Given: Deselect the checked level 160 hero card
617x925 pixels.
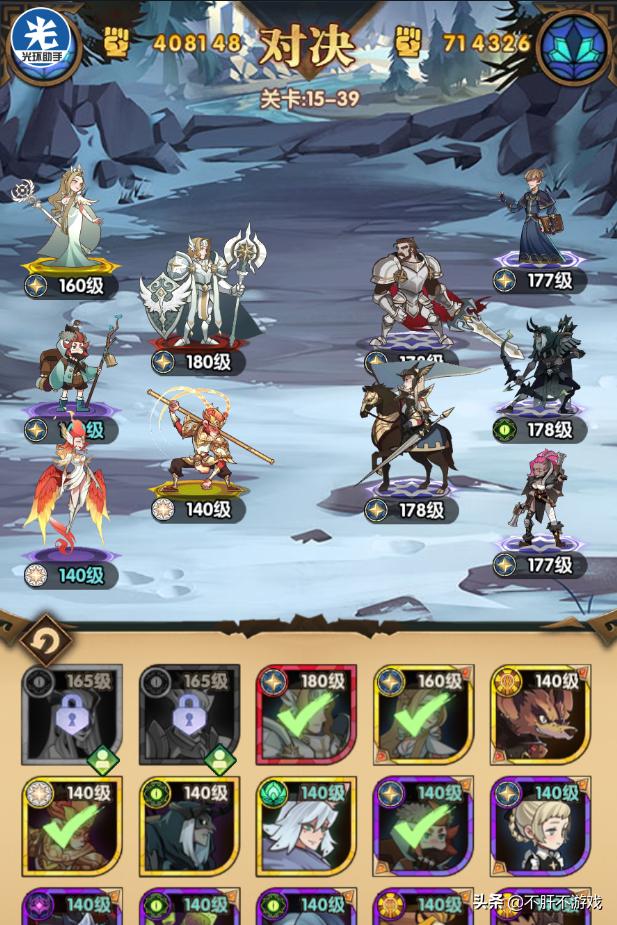Looking at the screenshot, I should [422, 714].
